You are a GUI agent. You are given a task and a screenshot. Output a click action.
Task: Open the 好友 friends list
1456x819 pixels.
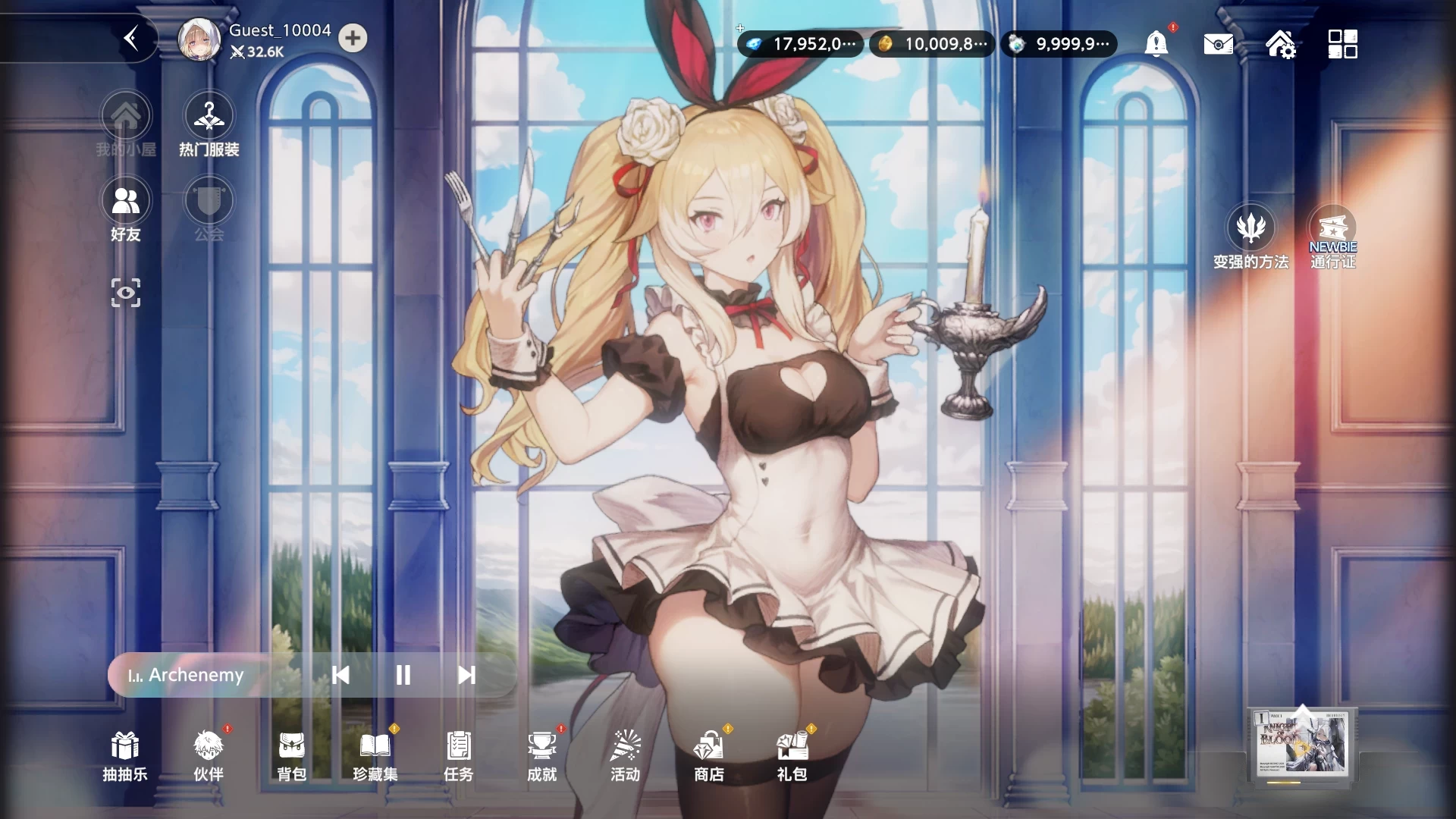[x=126, y=210]
